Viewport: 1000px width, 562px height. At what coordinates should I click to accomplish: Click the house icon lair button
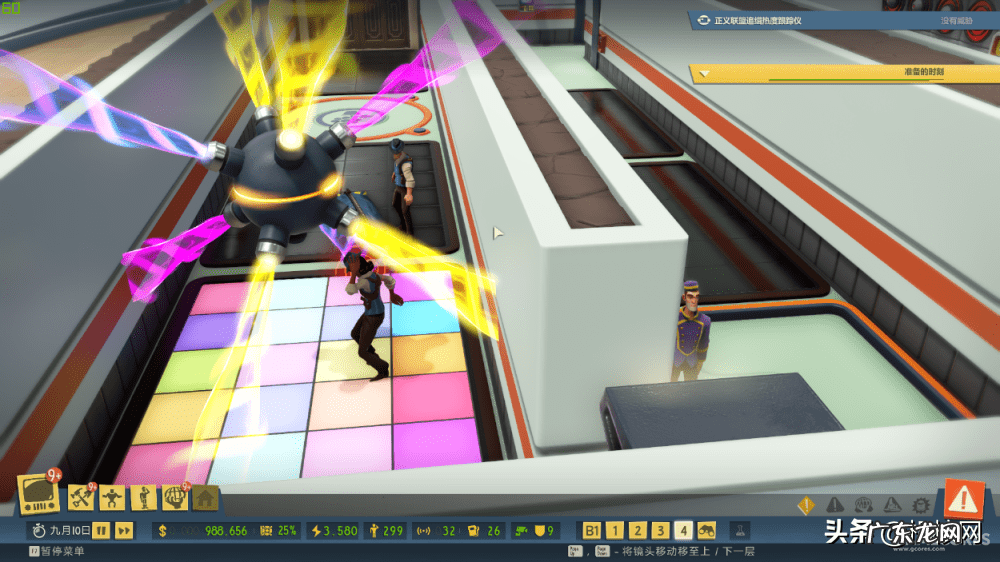pyautogui.click(x=205, y=496)
